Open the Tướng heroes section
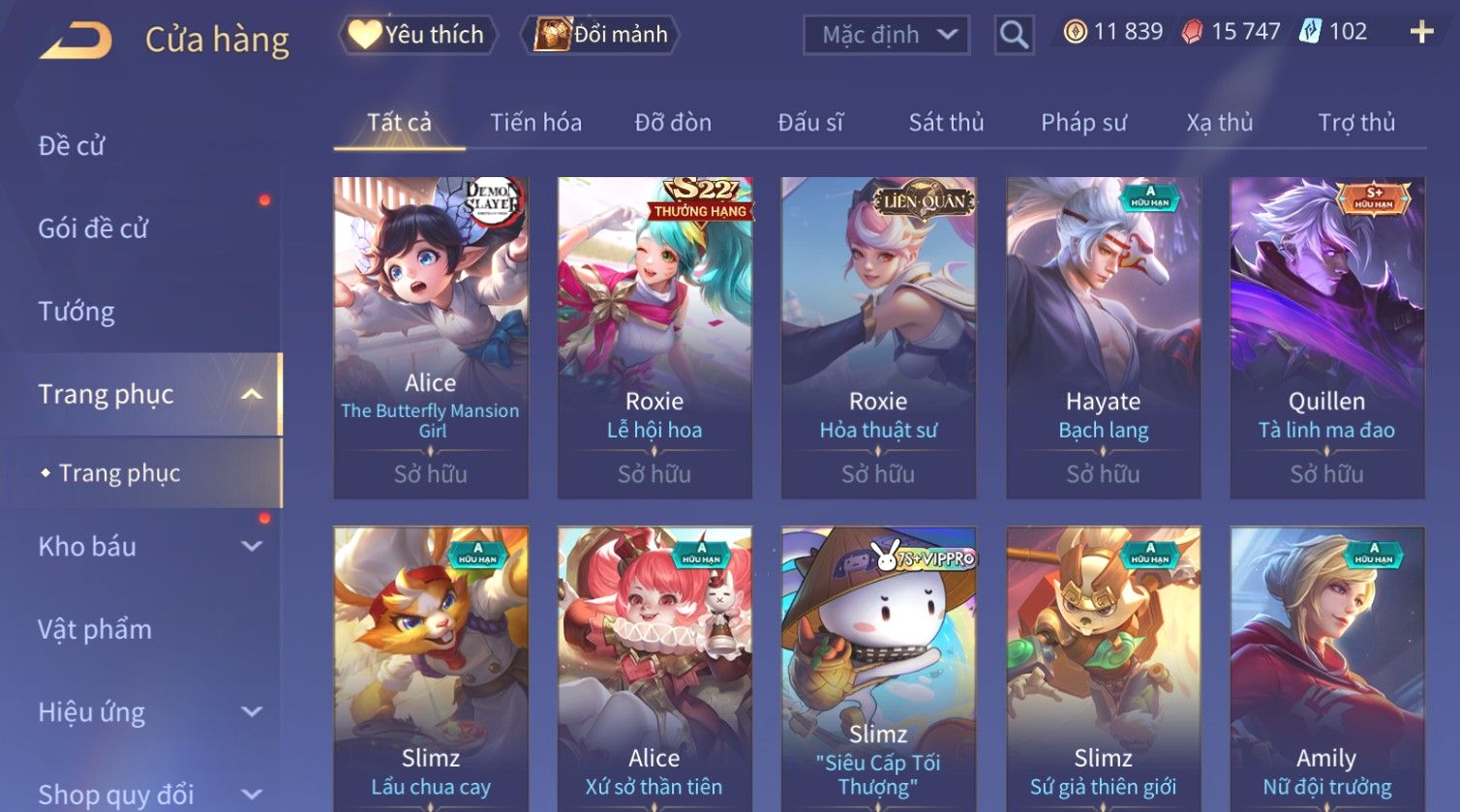 (x=76, y=312)
